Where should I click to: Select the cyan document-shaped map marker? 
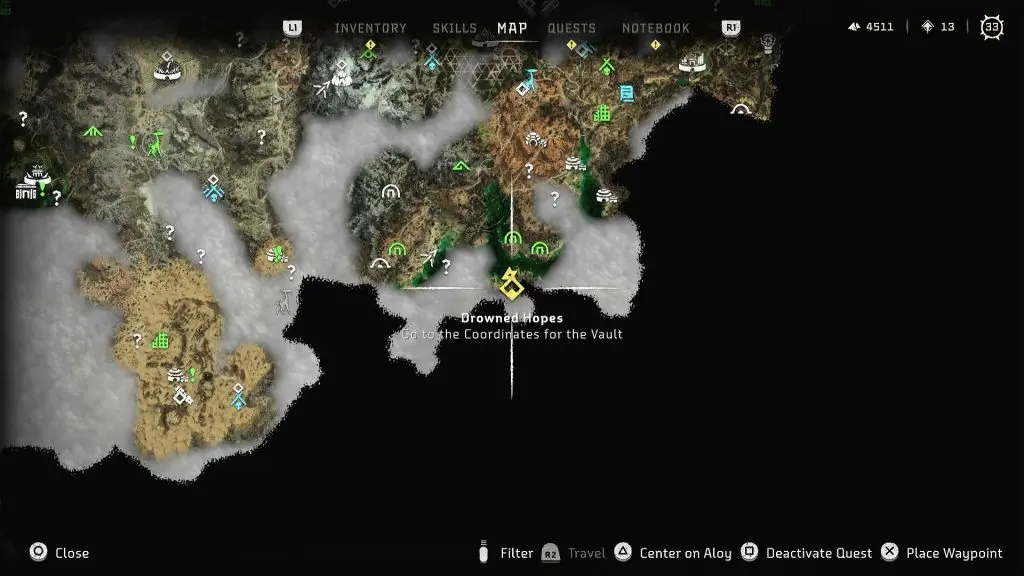626,93
